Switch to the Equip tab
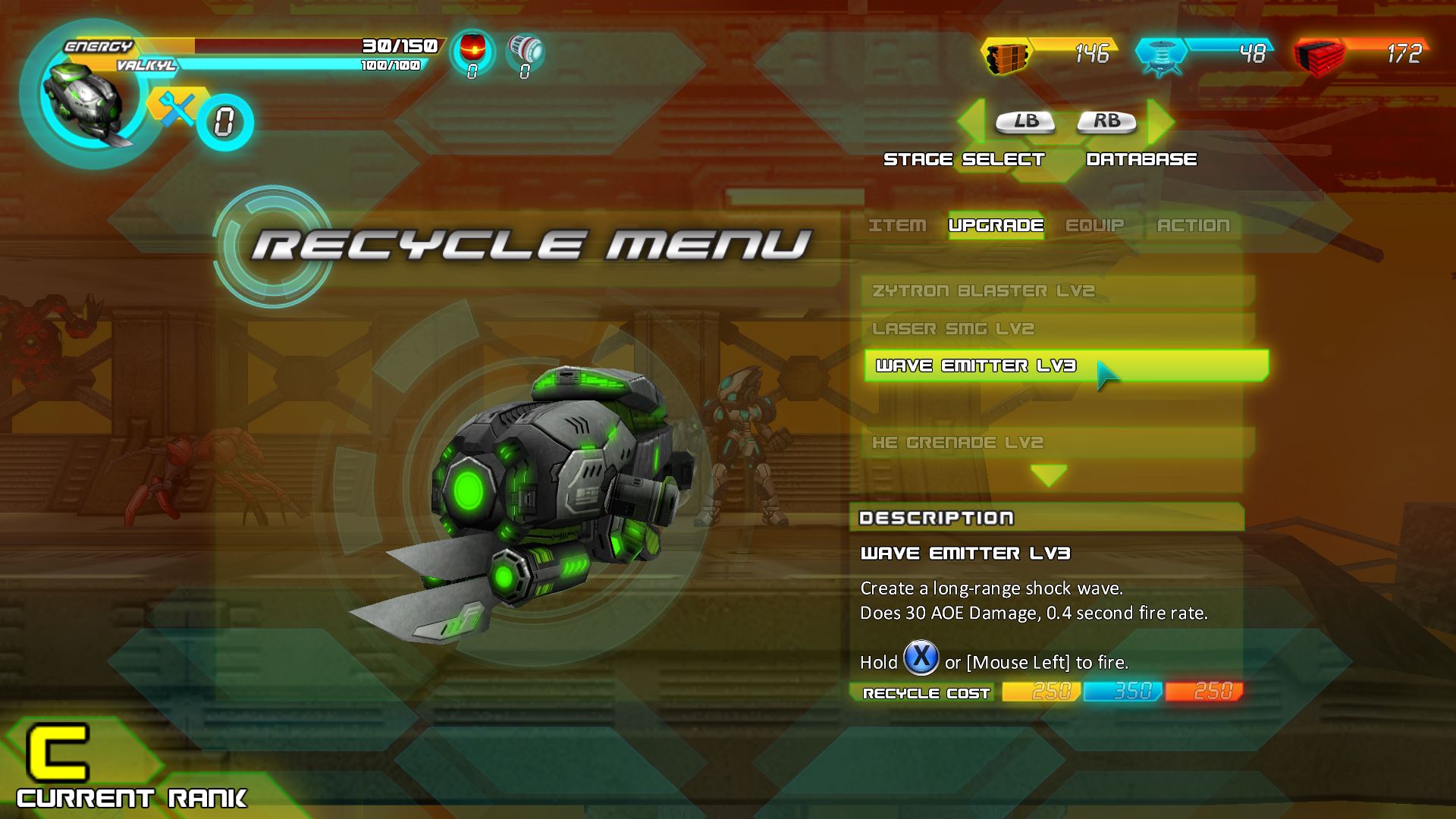1456x819 pixels. 1095,224
